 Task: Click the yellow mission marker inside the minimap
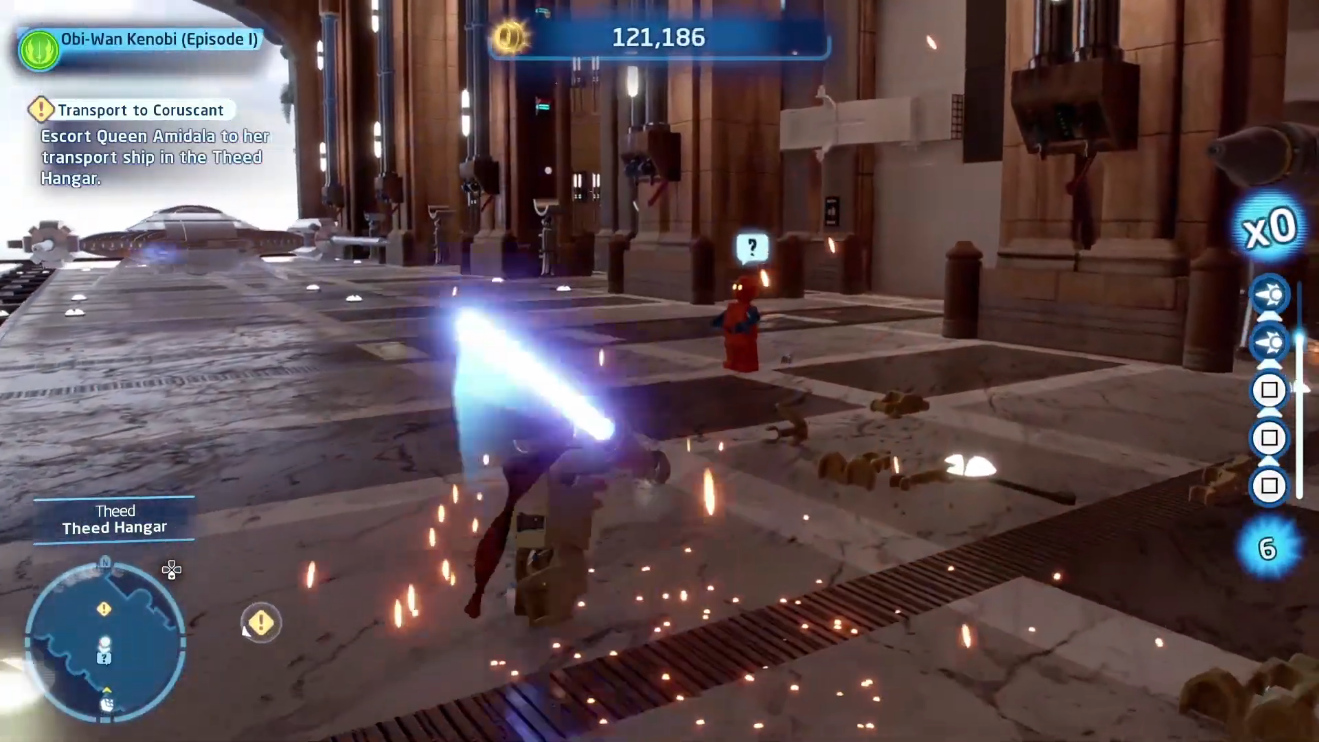(x=104, y=609)
